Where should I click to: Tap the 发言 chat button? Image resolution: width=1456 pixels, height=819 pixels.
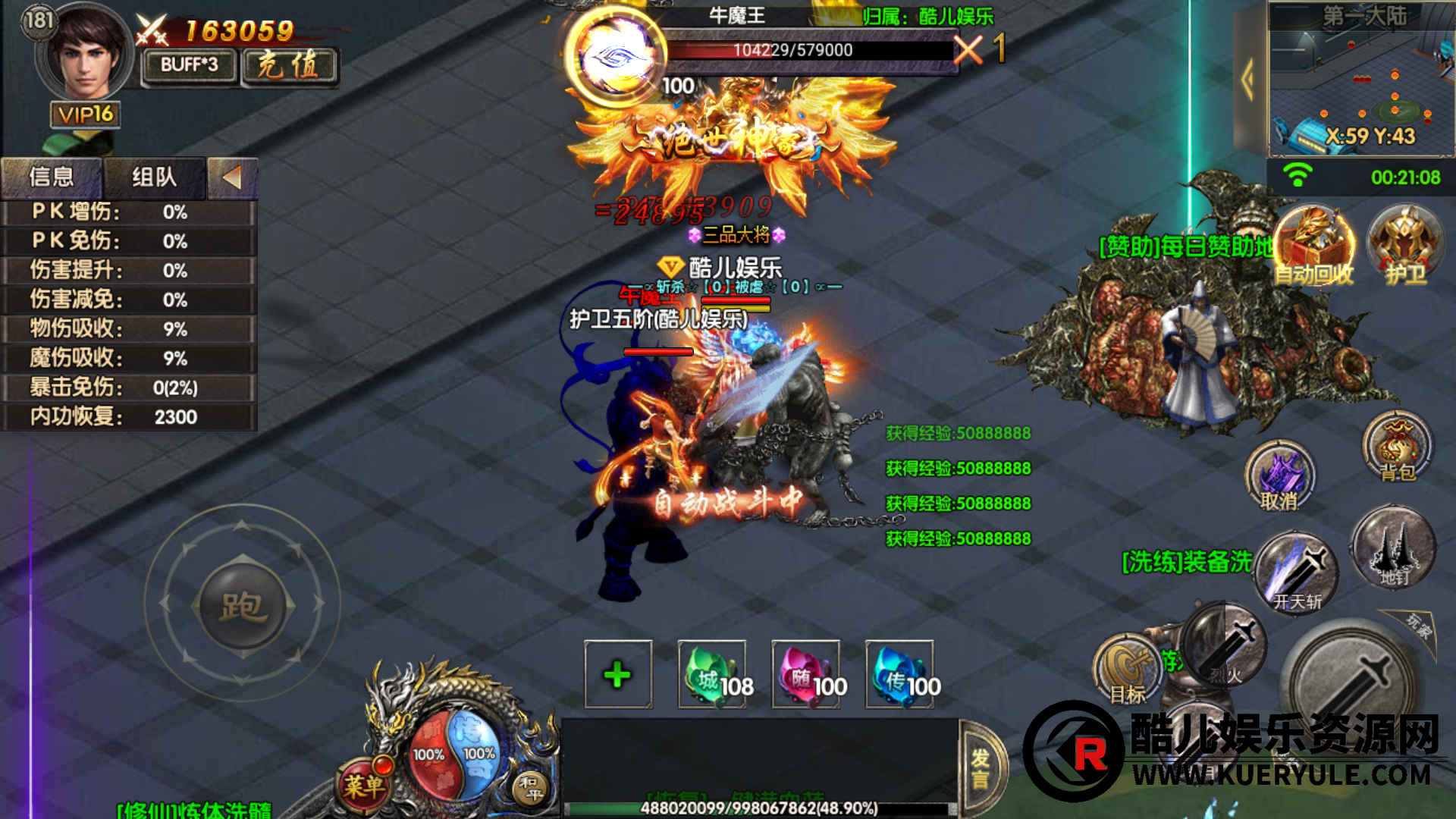tap(981, 767)
